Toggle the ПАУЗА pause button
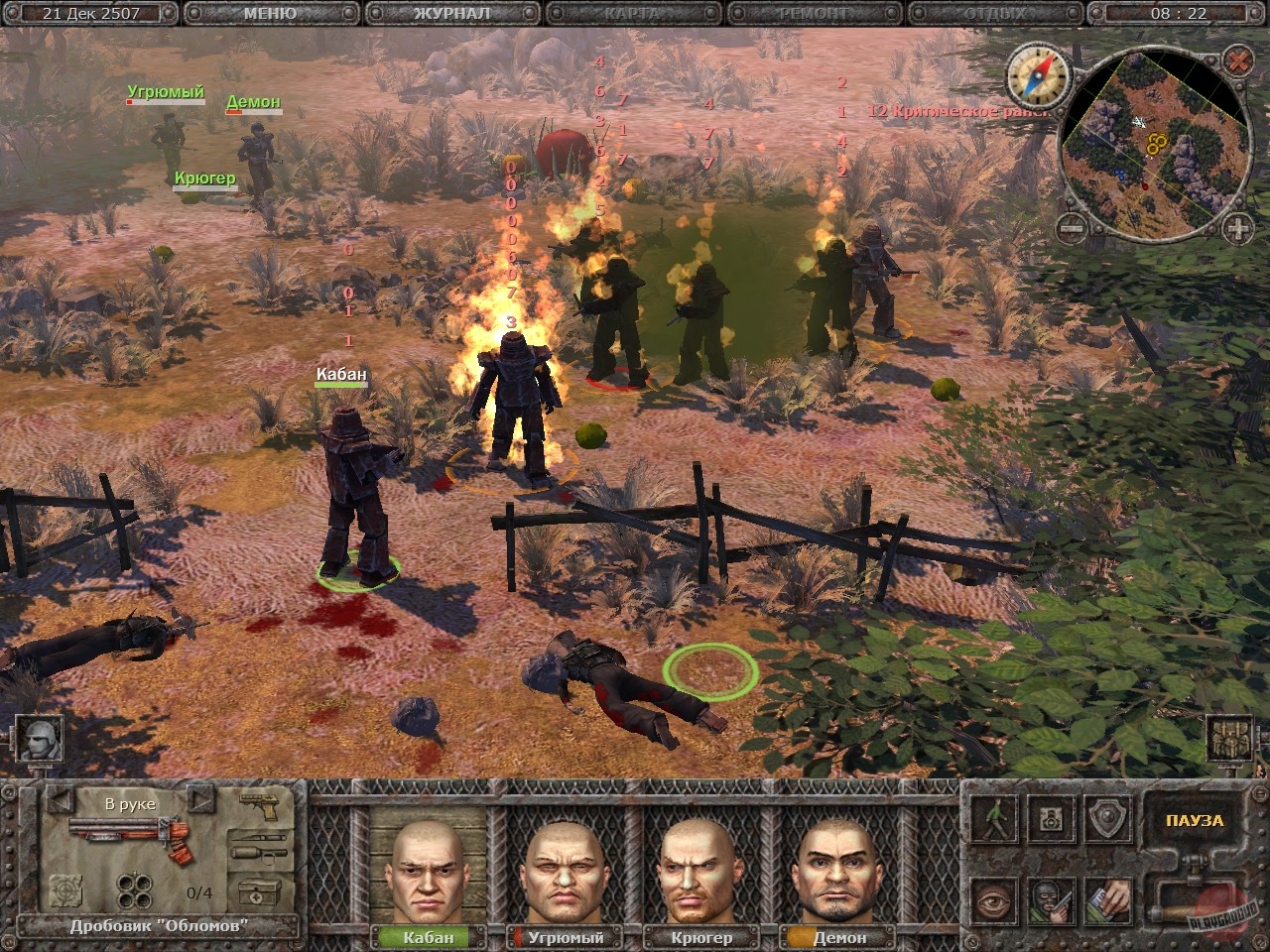 tap(1196, 821)
